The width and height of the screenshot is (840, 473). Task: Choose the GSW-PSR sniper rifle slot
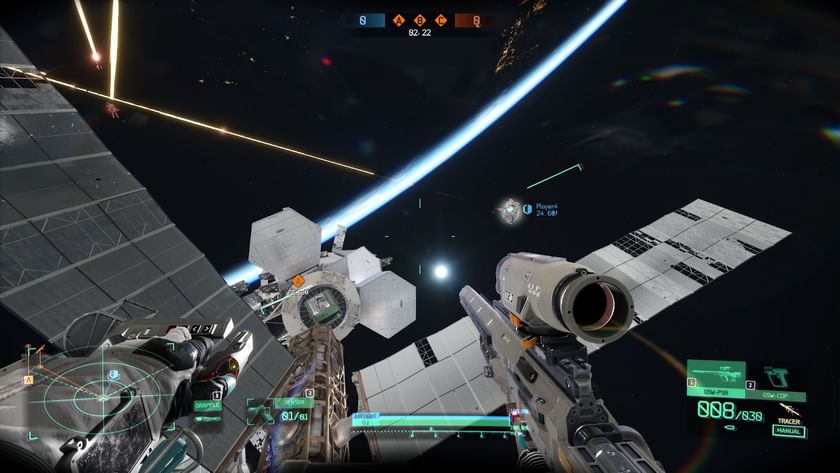716,379
